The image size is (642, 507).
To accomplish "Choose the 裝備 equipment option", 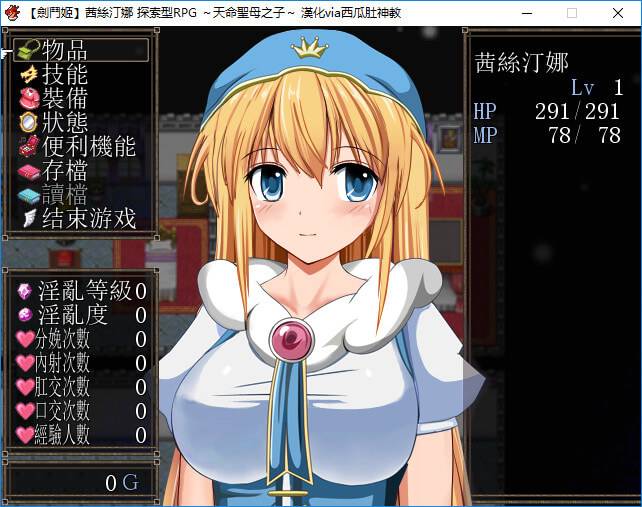I will click(65, 98).
